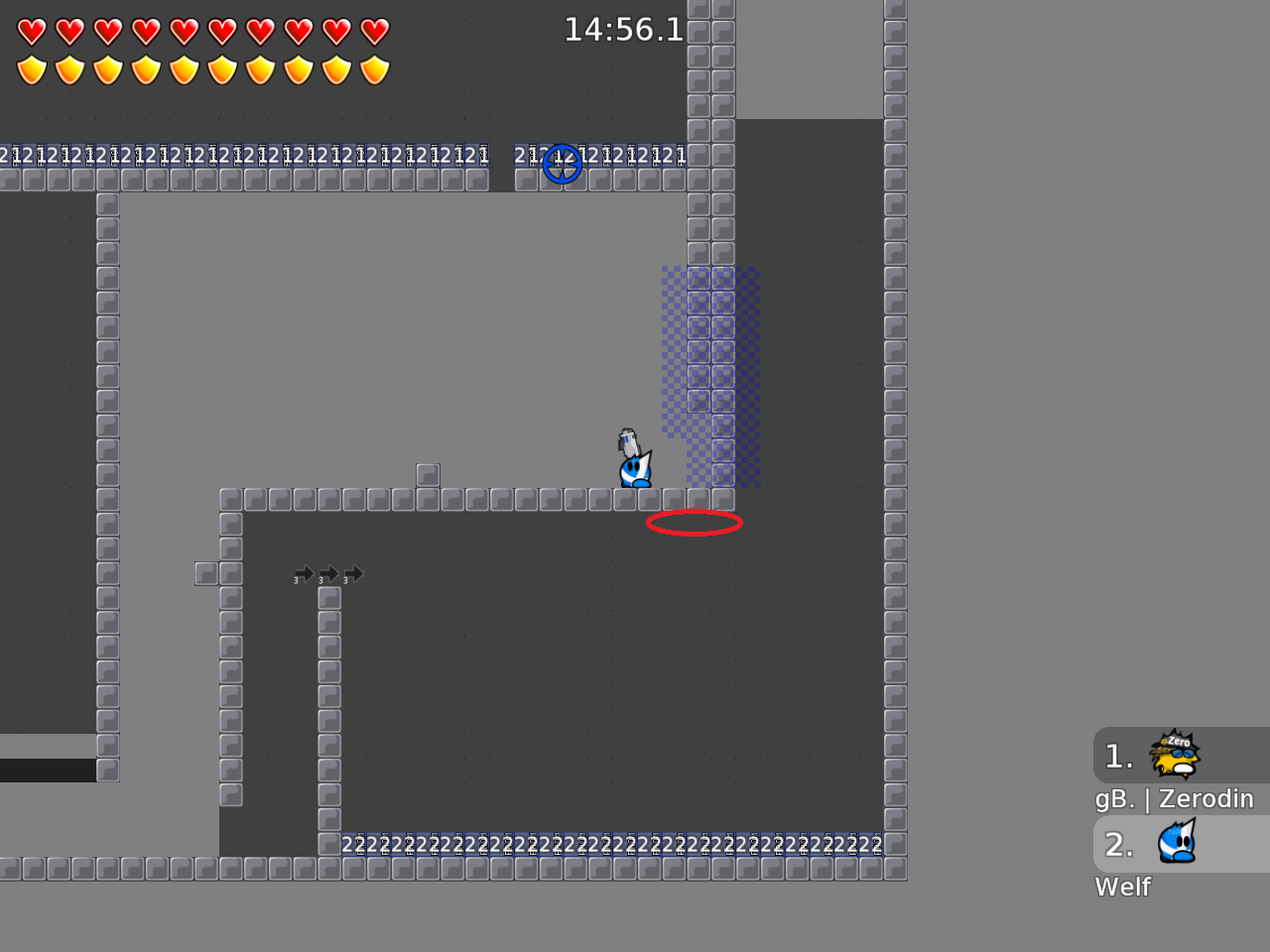Image resolution: width=1270 pixels, height=952 pixels.
Task: Click Welf's blue tee avatar
Action: point(1178,844)
